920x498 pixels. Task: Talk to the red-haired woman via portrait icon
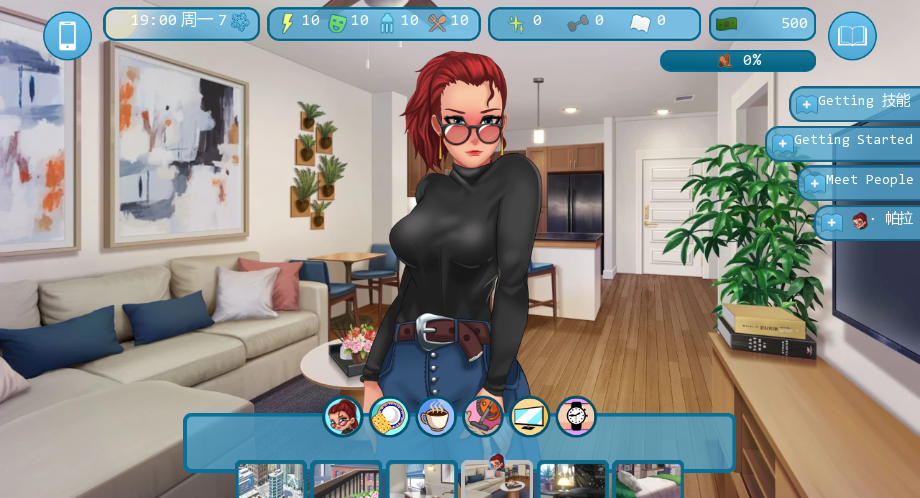342,417
